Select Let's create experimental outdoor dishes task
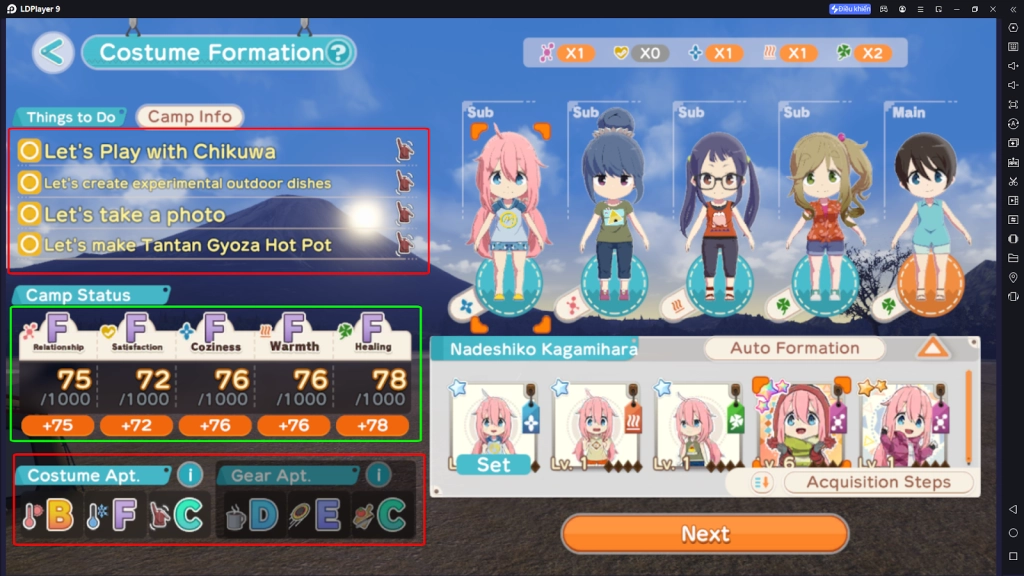The height and width of the screenshot is (576, 1024). point(188,183)
